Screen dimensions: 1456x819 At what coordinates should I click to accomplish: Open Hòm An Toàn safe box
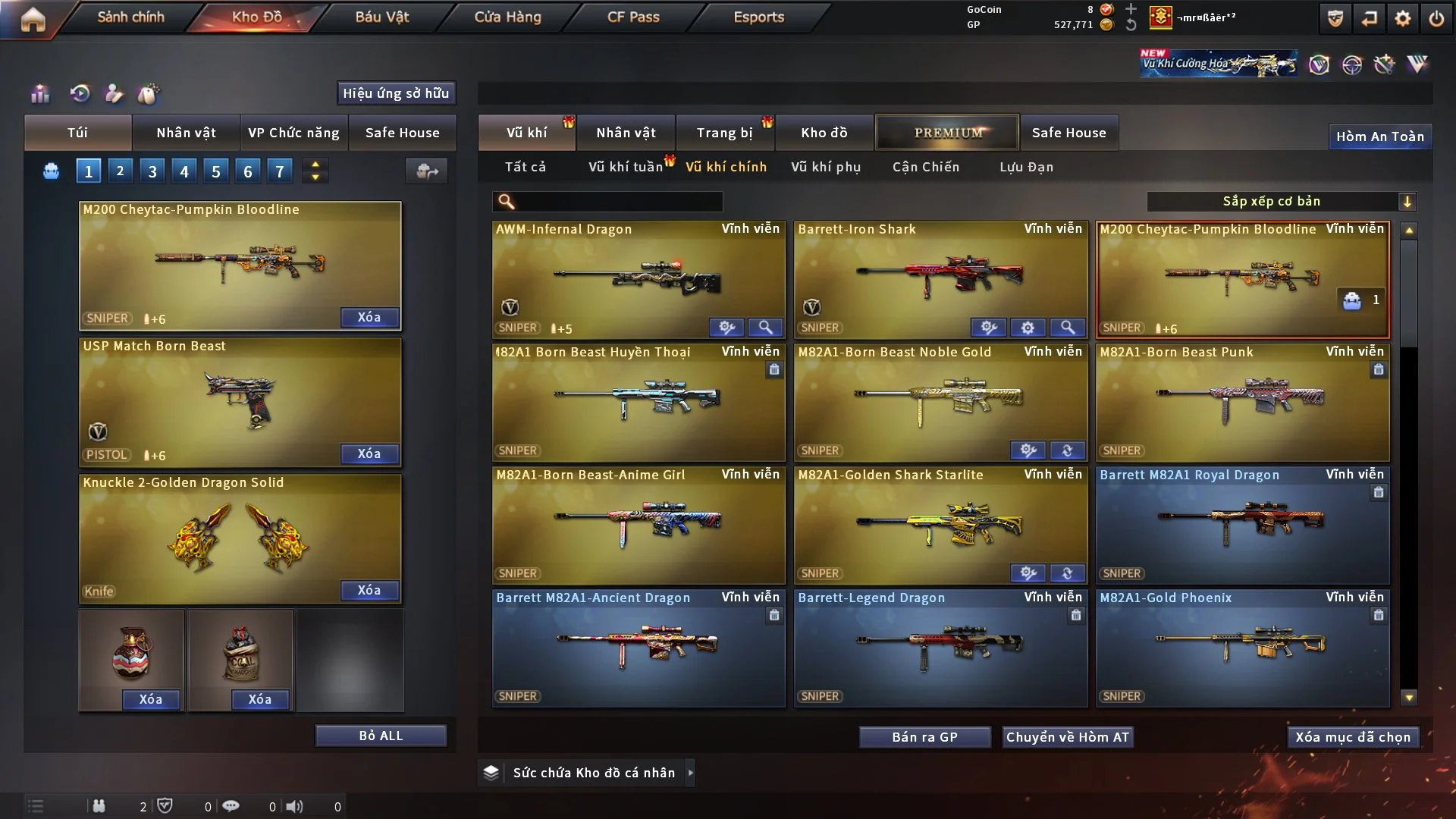click(1379, 136)
